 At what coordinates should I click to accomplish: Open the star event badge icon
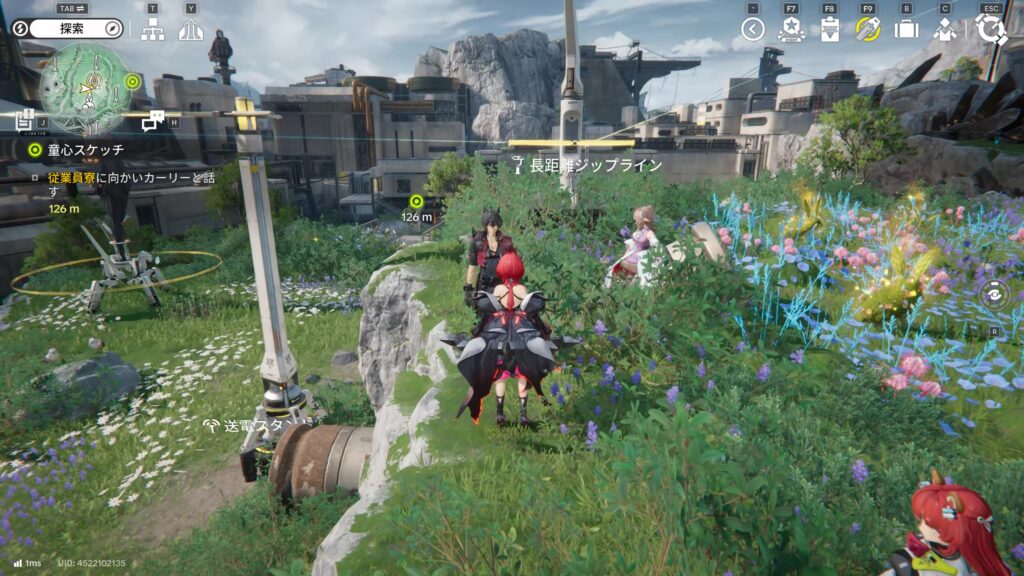pyautogui.click(x=791, y=30)
